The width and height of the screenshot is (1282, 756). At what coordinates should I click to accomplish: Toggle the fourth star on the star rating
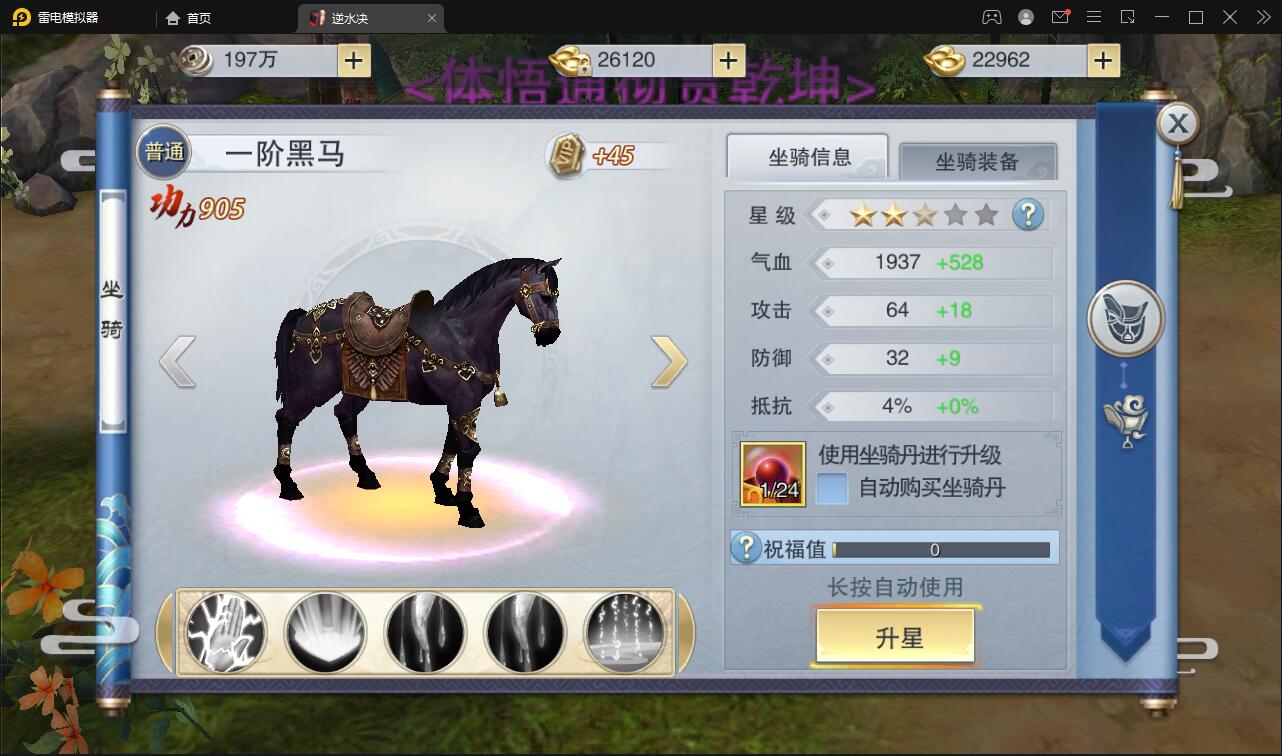pyautogui.click(x=953, y=214)
